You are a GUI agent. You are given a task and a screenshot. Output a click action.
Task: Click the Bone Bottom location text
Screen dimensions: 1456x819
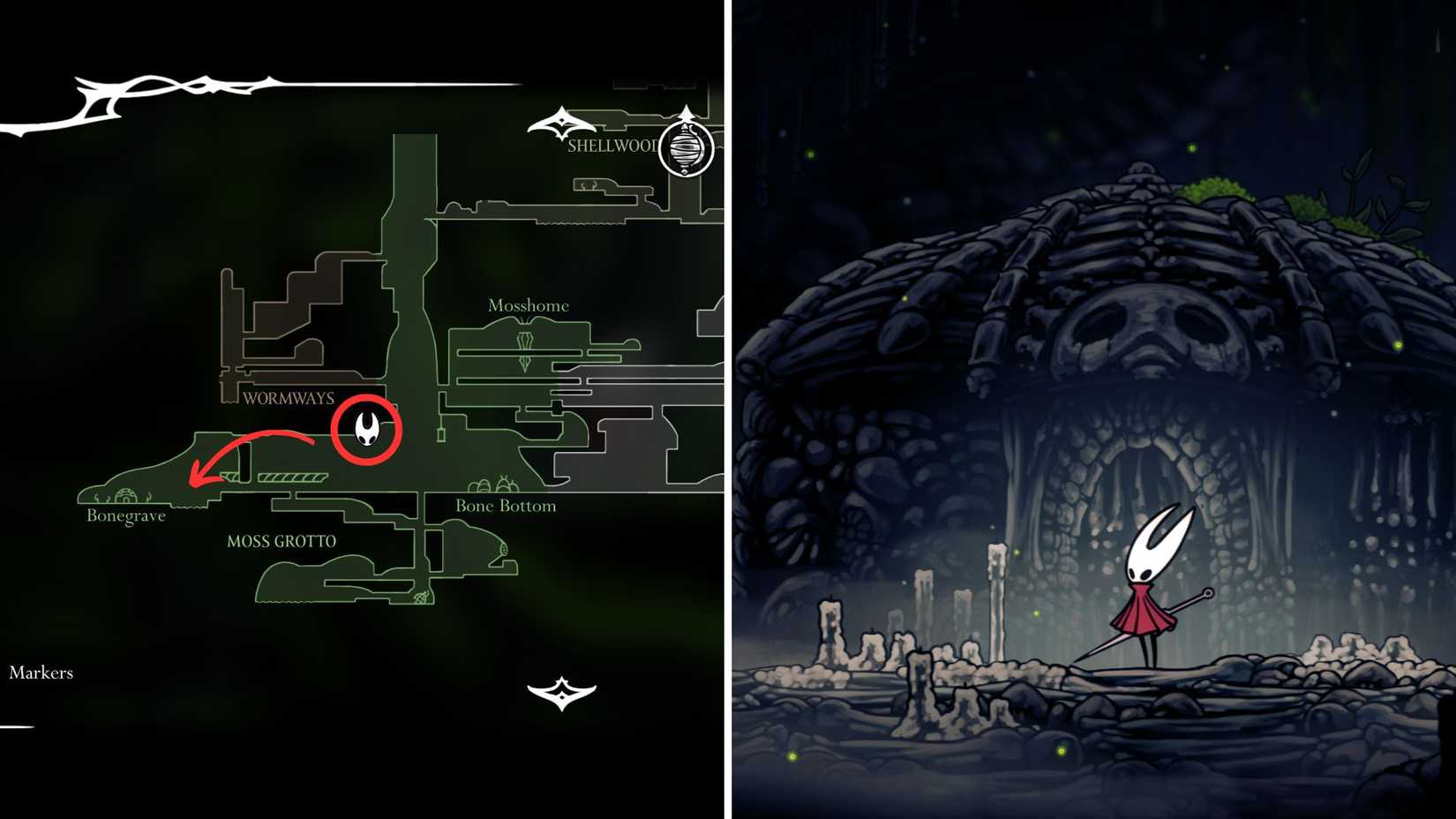click(505, 506)
